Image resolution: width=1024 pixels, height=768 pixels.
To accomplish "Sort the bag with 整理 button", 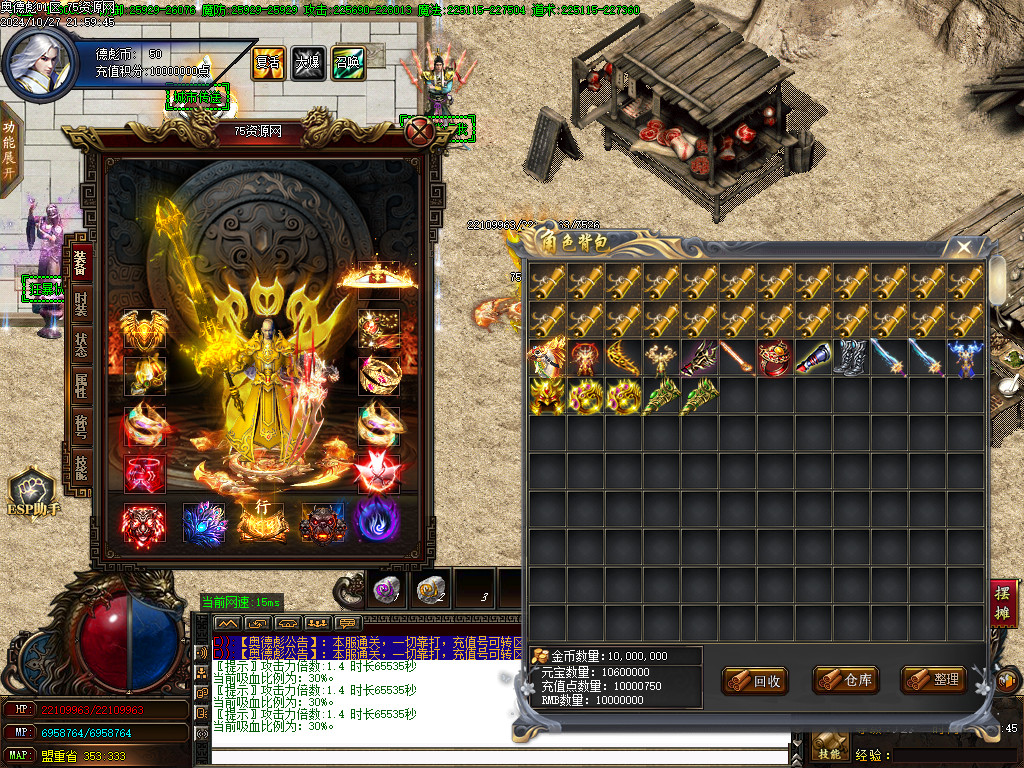I will tap(934, 680).
